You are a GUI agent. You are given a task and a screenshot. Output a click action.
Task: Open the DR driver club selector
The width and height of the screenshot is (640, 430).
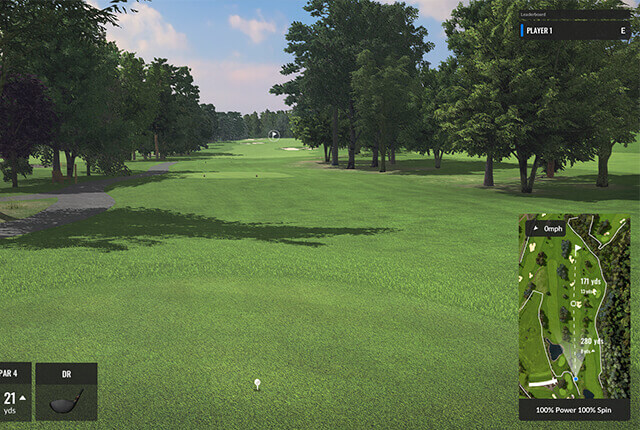click(66, 391)
